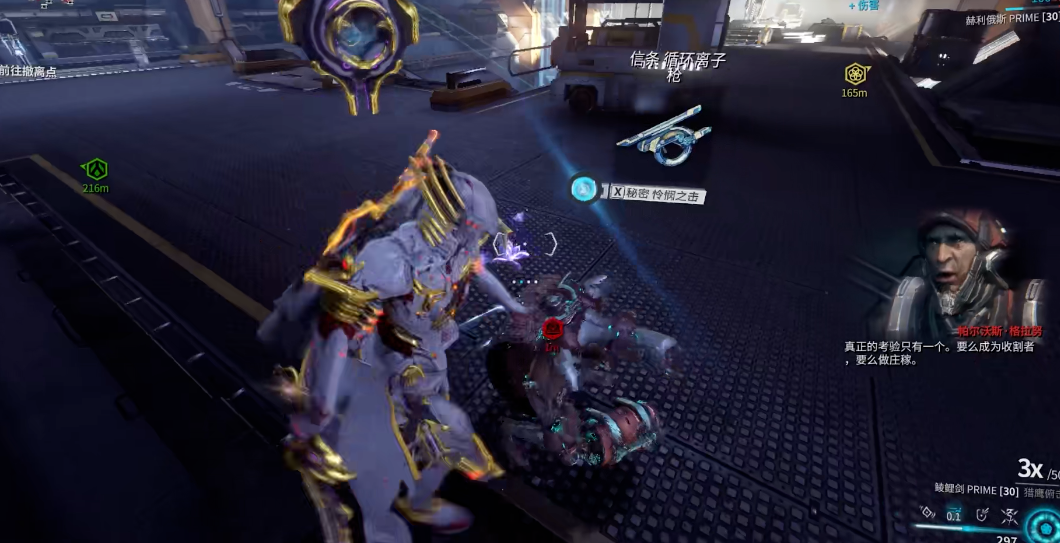Click the 前往撤离点 objective text
1060x543 pixels.
point(29,71)
